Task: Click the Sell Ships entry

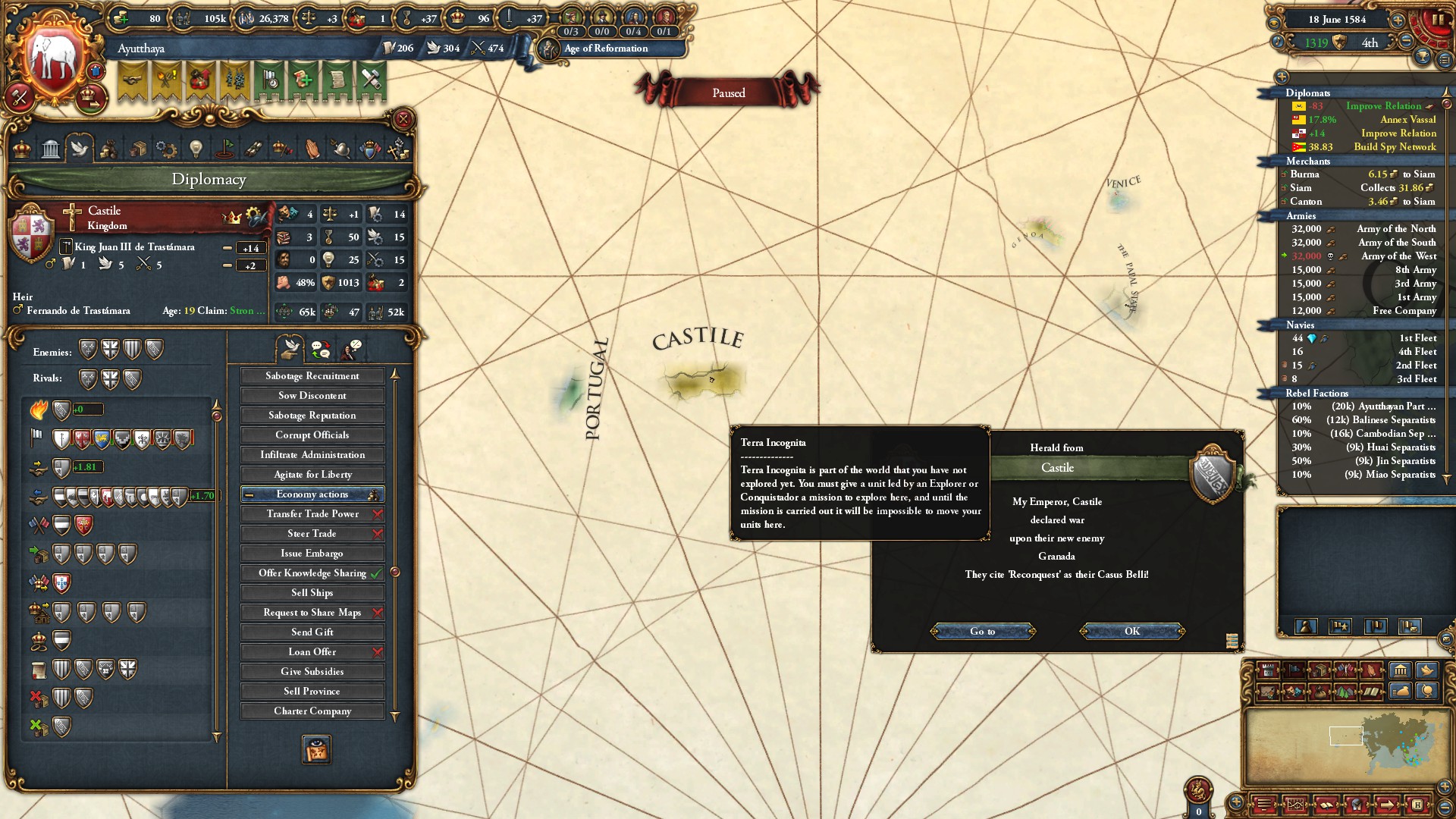Action: (312, 593)
